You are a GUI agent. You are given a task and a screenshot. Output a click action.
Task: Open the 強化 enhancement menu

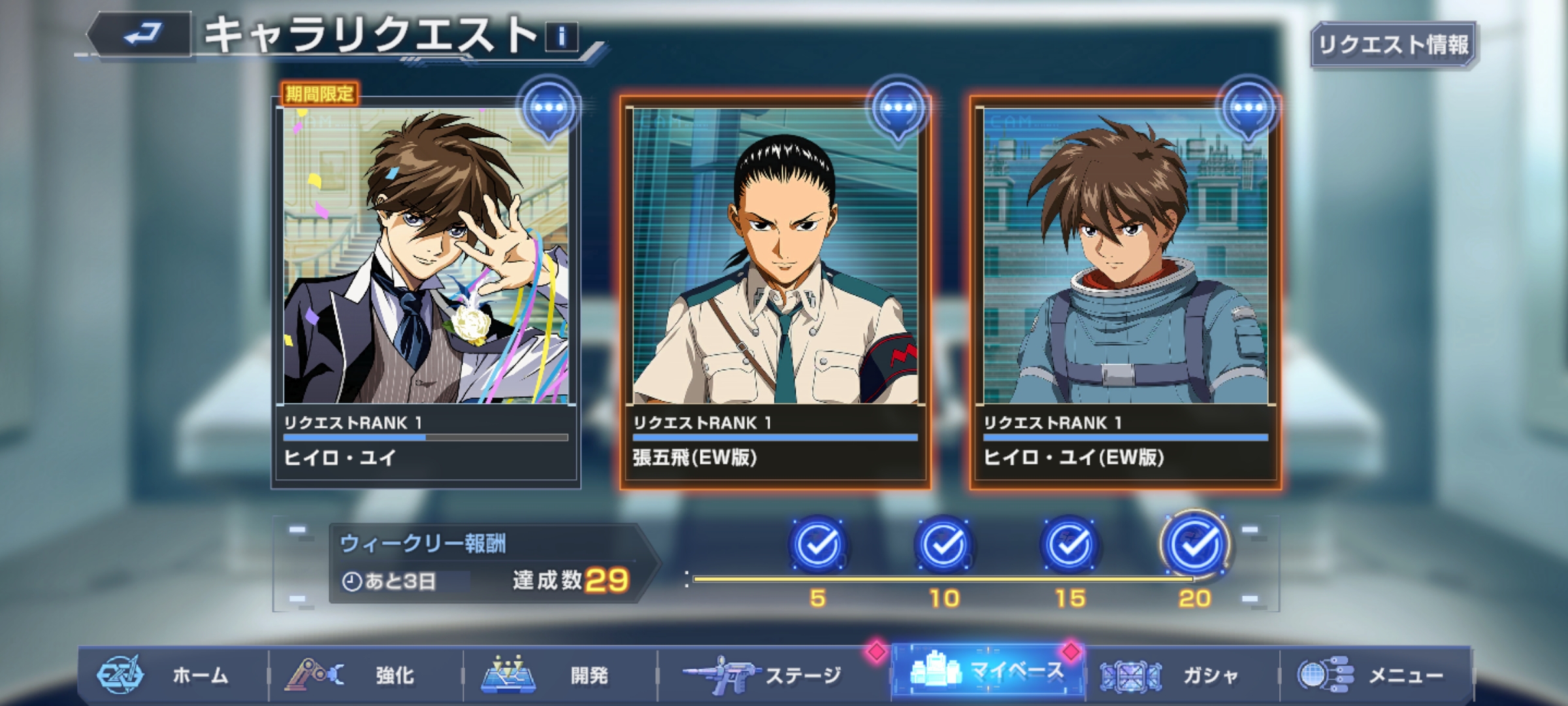(x=365, y=675)
